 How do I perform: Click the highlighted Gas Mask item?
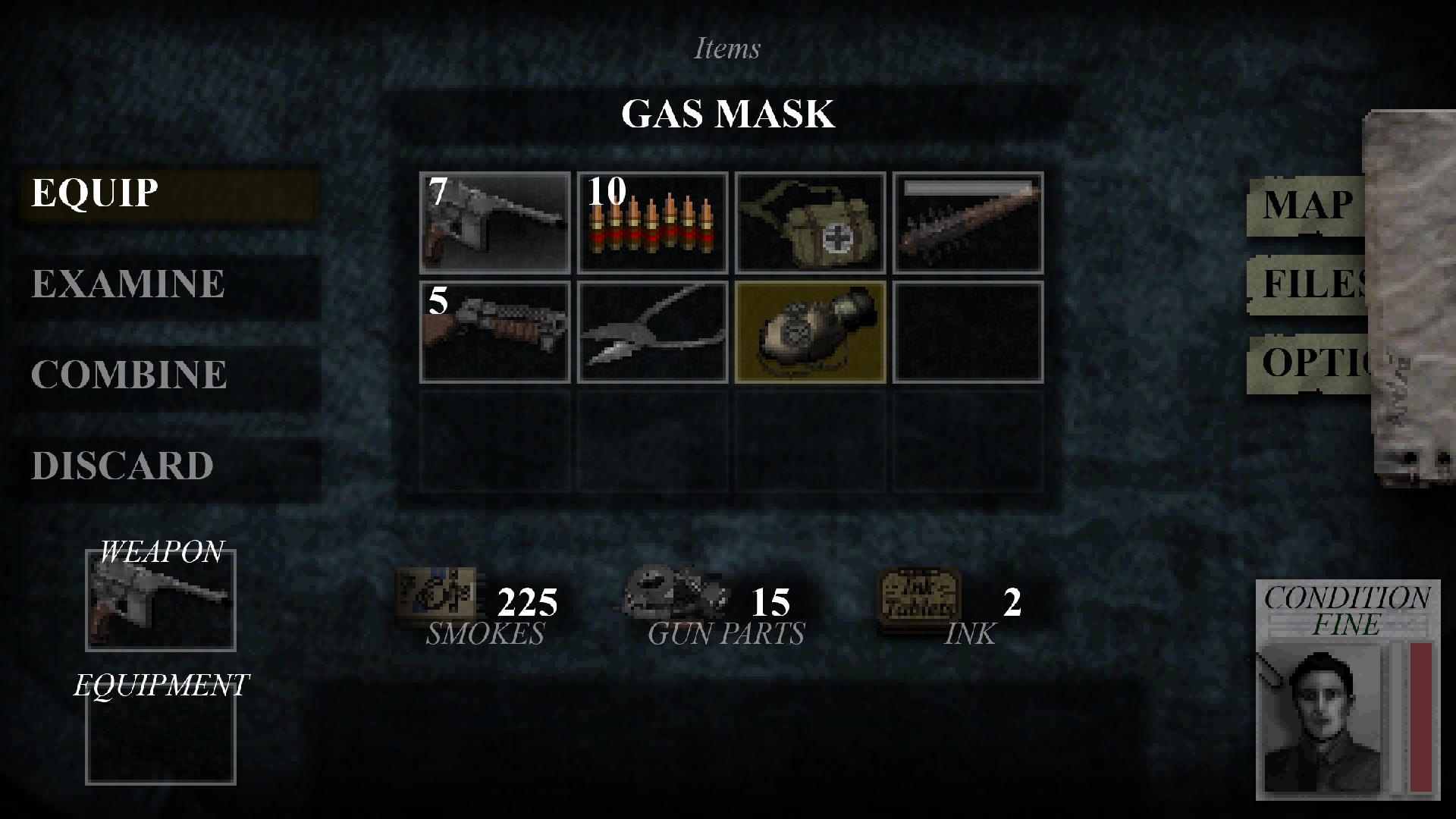(810, 332)
